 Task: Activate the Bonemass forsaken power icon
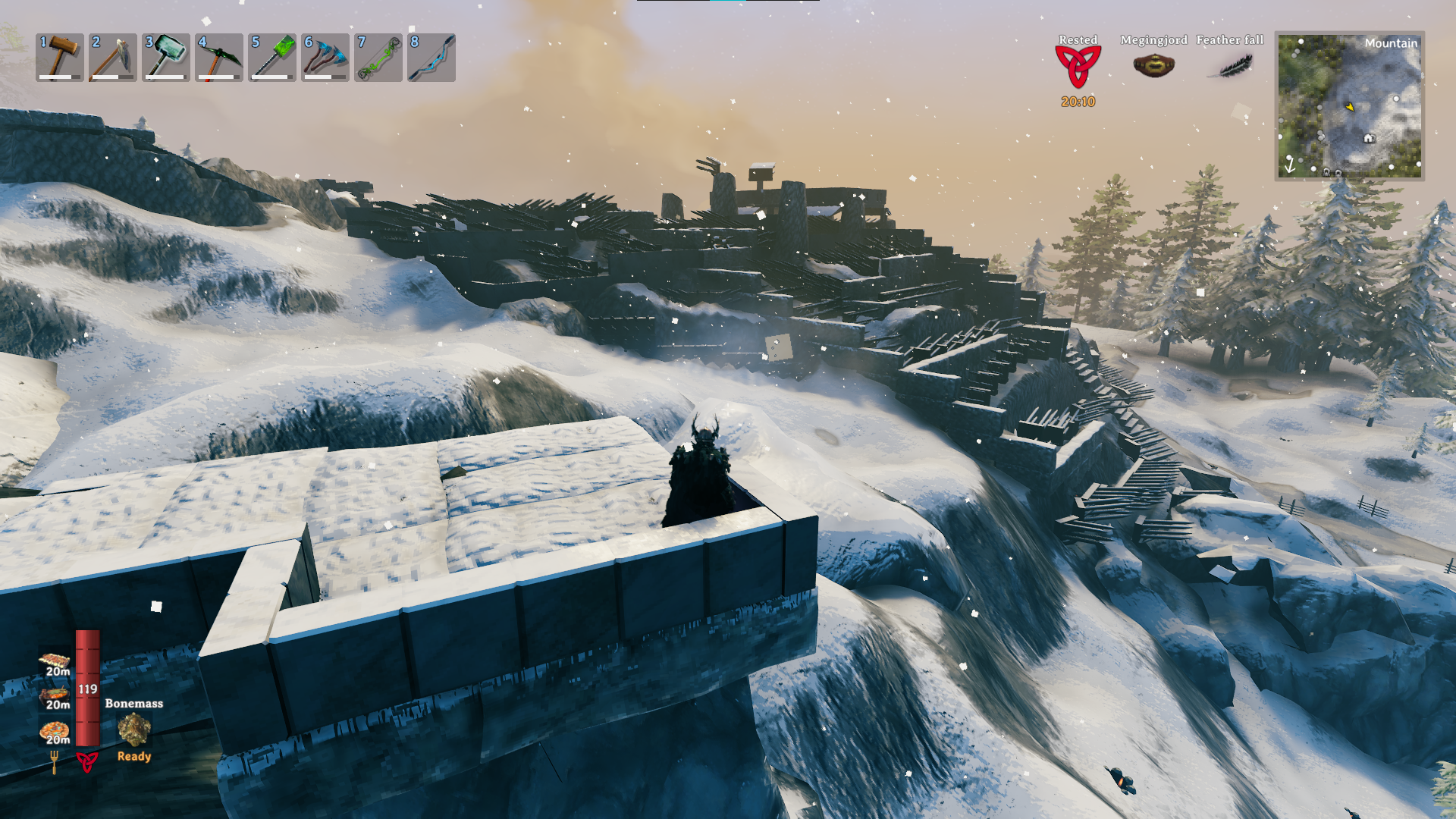pyautogui.click(x=134, y=730)
